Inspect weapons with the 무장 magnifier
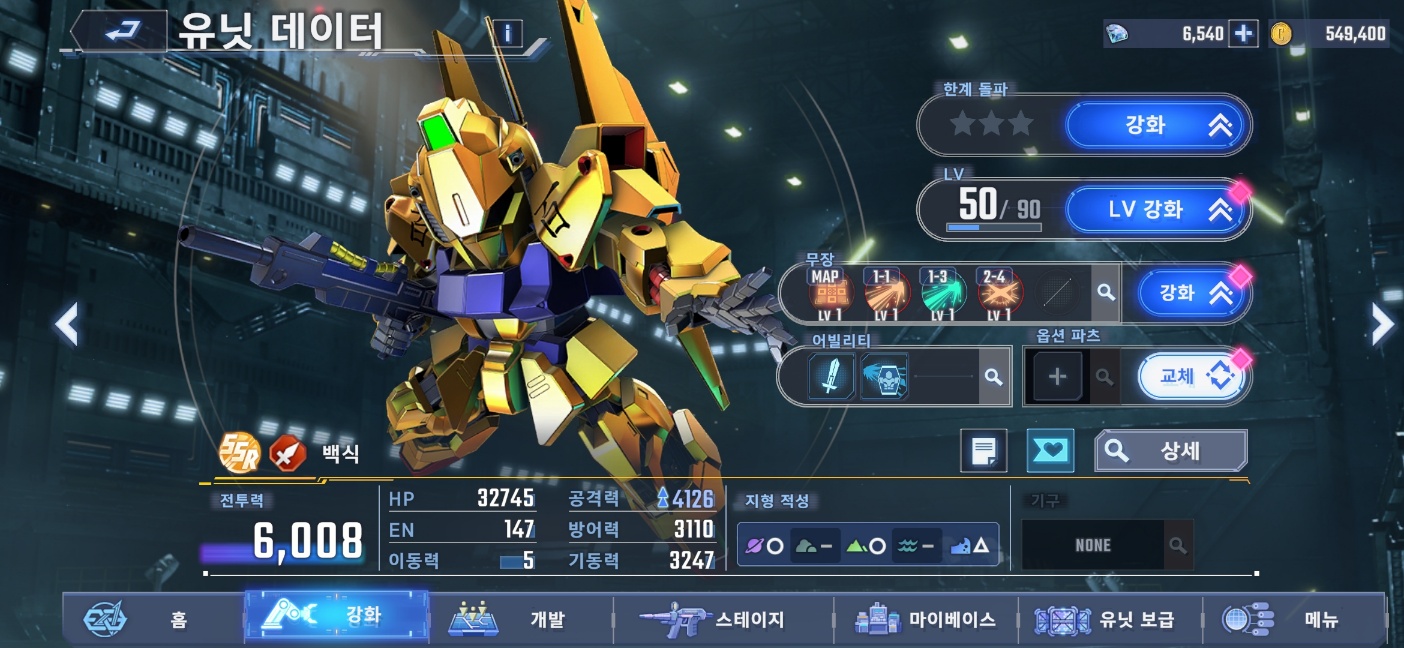1404x648 pixels. [1105, 293]
